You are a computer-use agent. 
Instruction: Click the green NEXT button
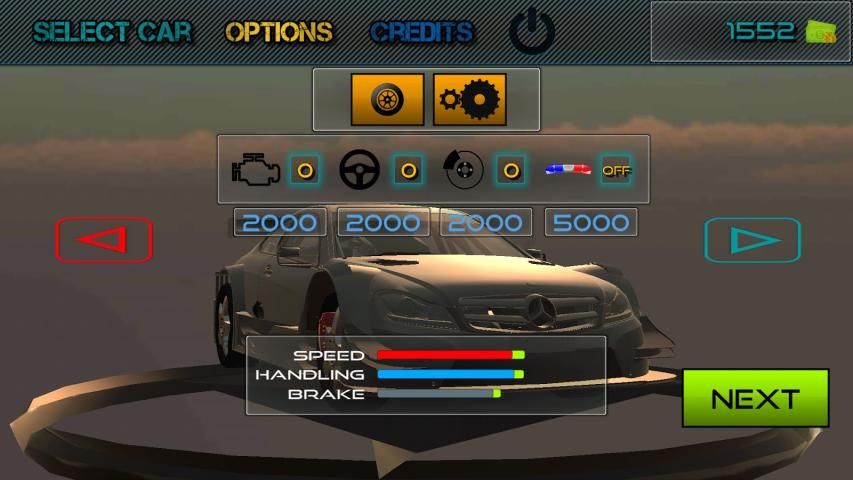[x=755, y=398]
